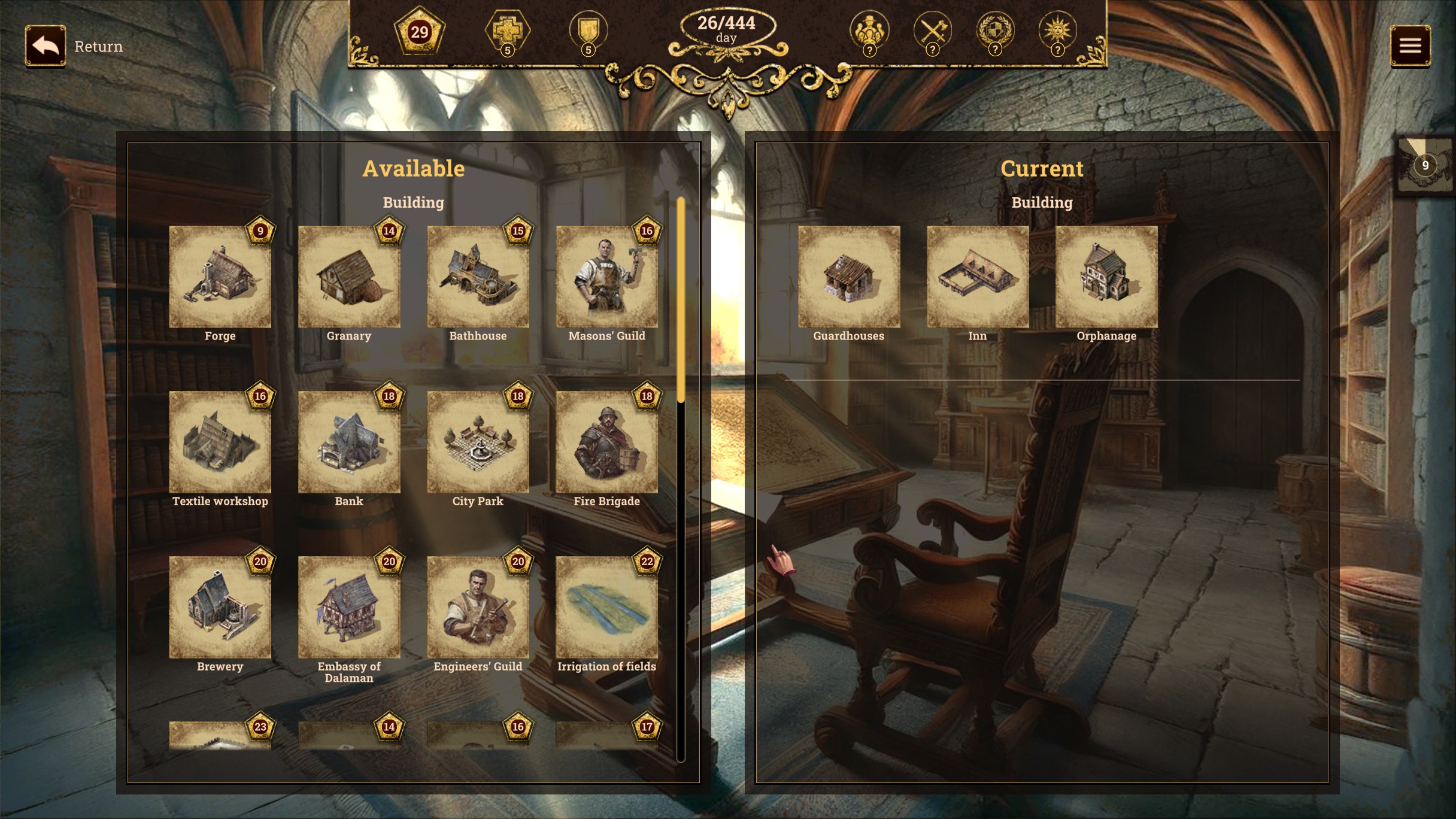The width and height of the screenshot is (1456, 819).
Task: Click the crossed tools icon in top bar
Action: coord(932,30)
